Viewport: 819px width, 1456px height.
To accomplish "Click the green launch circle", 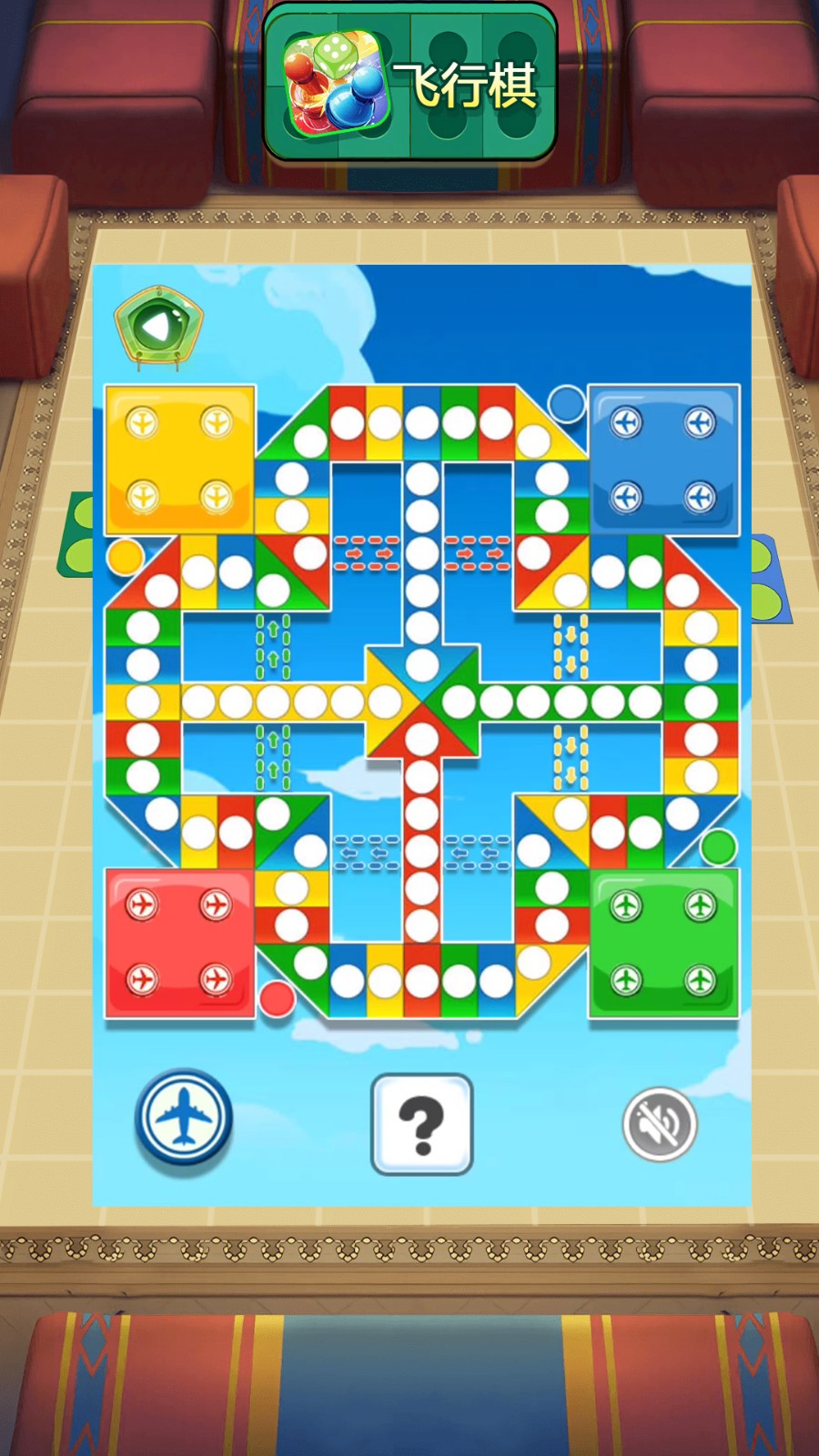I will [x=718, y=846].
